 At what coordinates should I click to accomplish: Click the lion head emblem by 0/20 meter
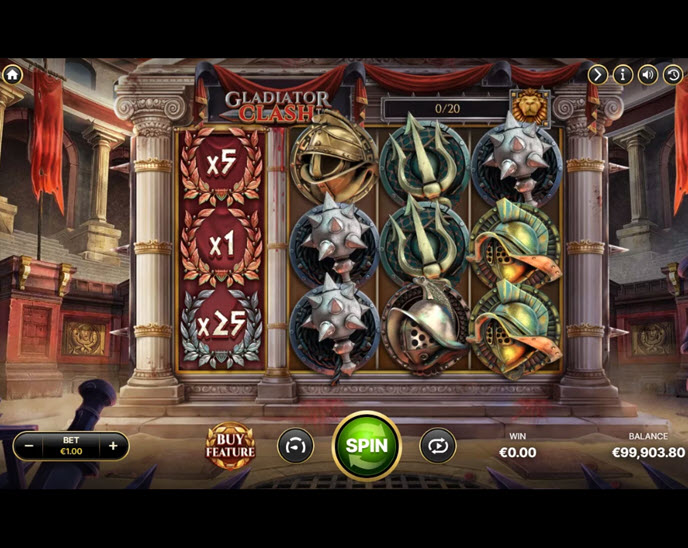[x=527, y=105]
